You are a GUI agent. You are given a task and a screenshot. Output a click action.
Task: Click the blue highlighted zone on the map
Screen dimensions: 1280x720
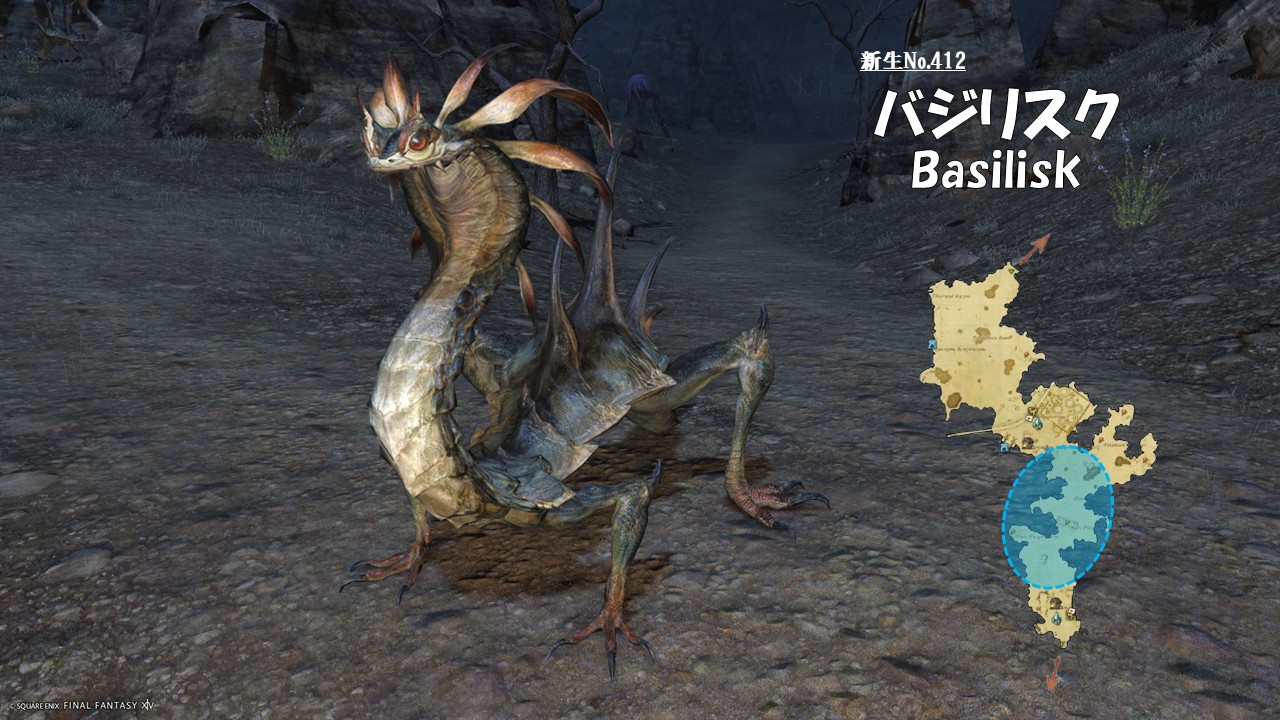(1057, 516)
